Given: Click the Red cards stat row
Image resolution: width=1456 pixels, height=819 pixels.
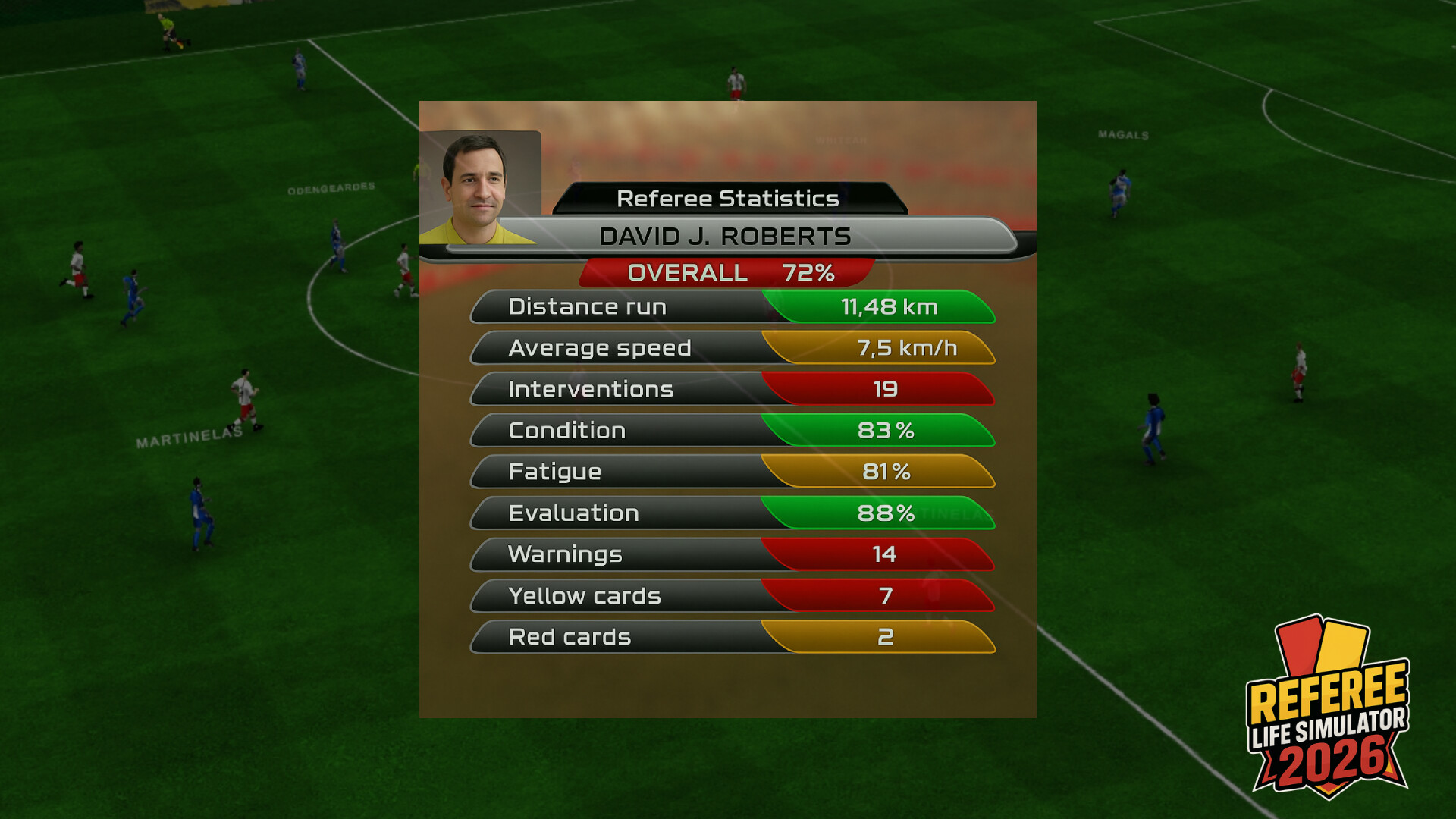Looking at the screenshot, I should [x=732, y=637].
